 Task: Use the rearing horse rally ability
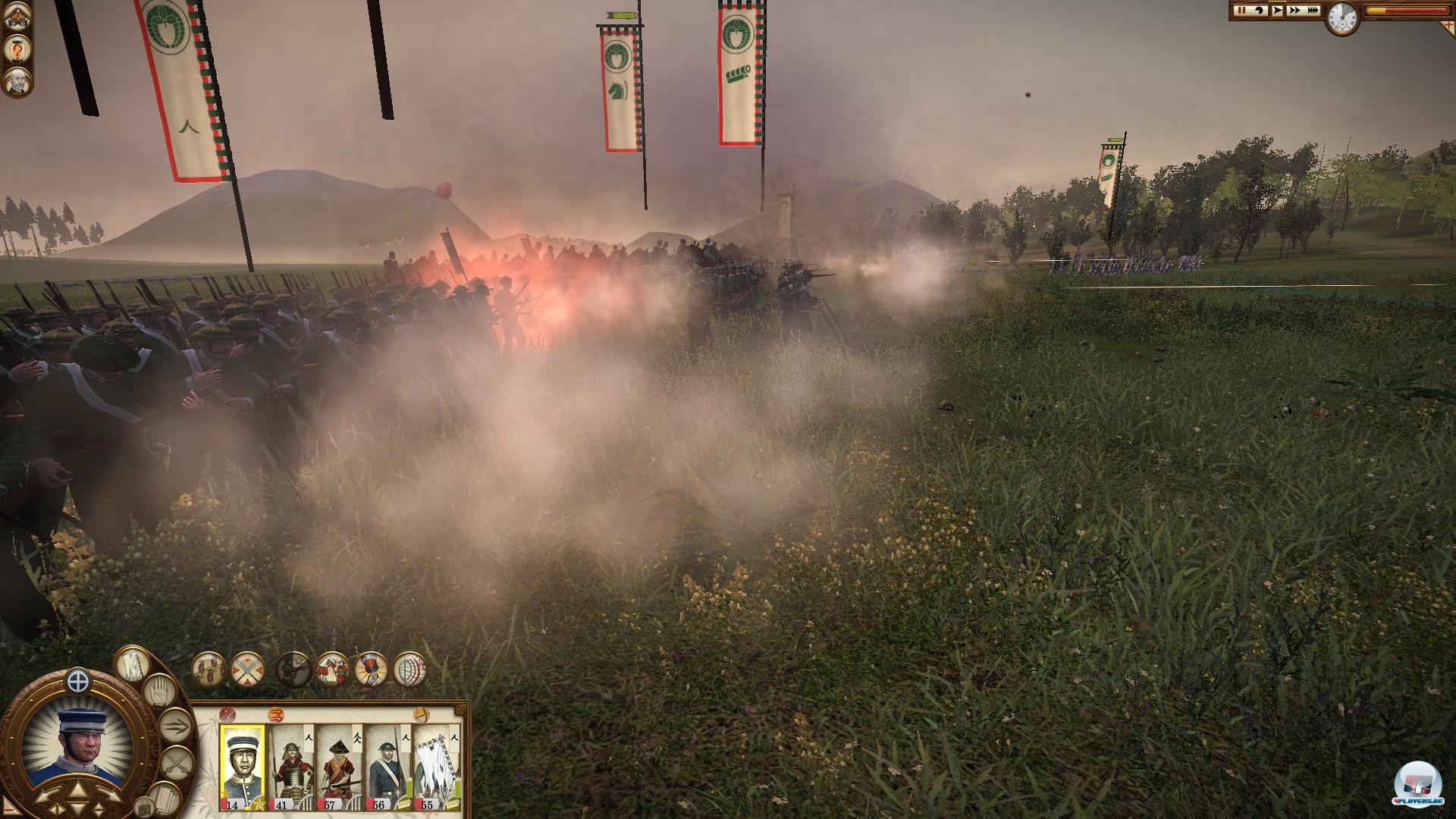[332, 670]
